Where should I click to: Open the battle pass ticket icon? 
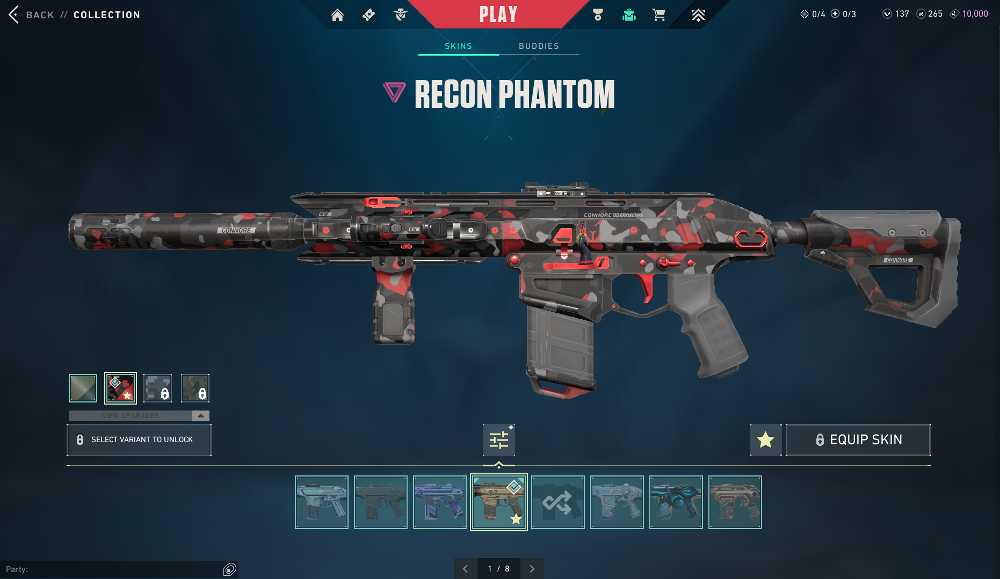click(369, 15)
